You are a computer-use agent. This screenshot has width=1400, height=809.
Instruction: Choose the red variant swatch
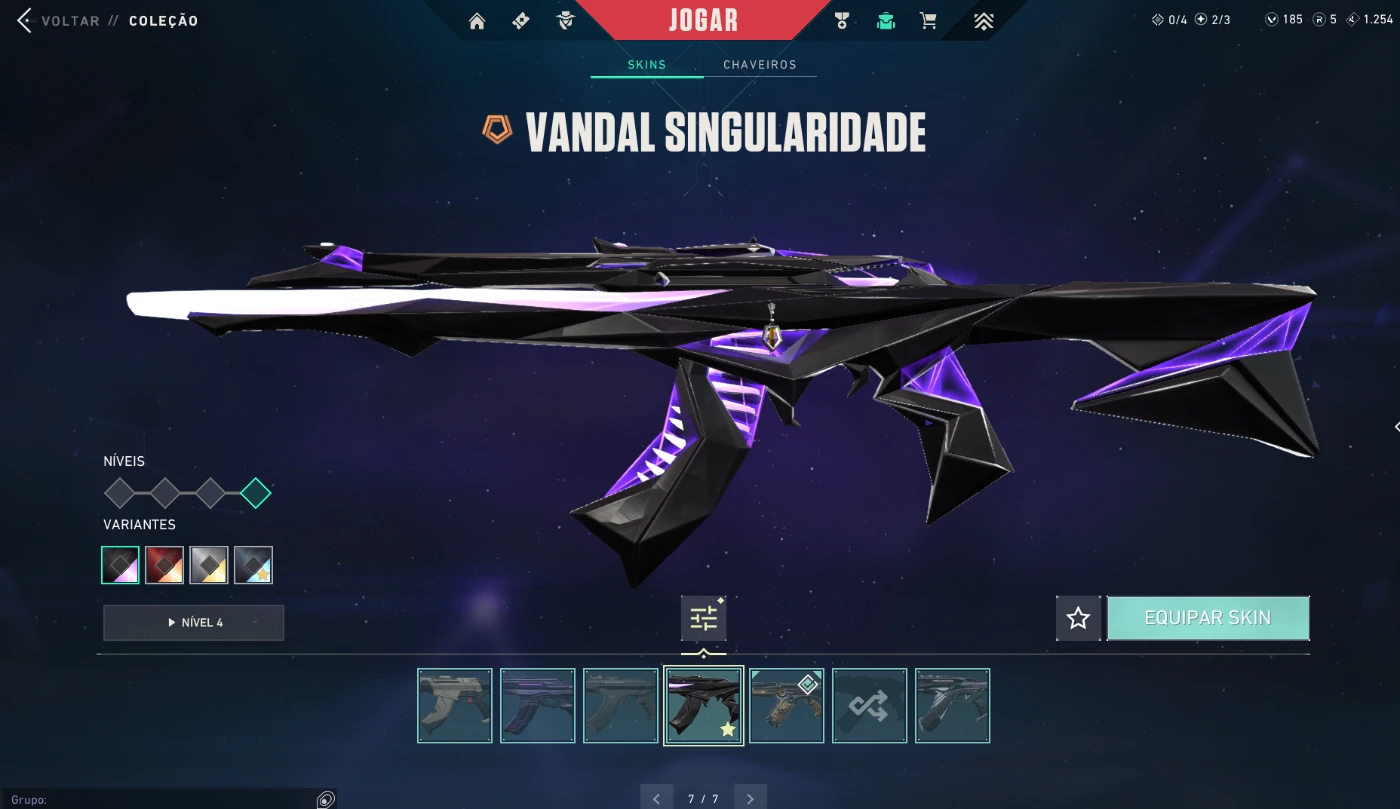click(164, 565)
